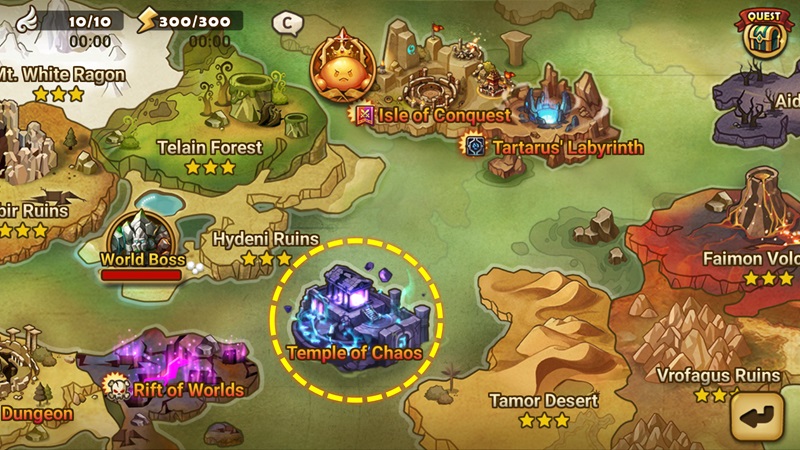
Task: Enter the Temple of Chaos
Action: pyautogui.click(x=355, y=318)
